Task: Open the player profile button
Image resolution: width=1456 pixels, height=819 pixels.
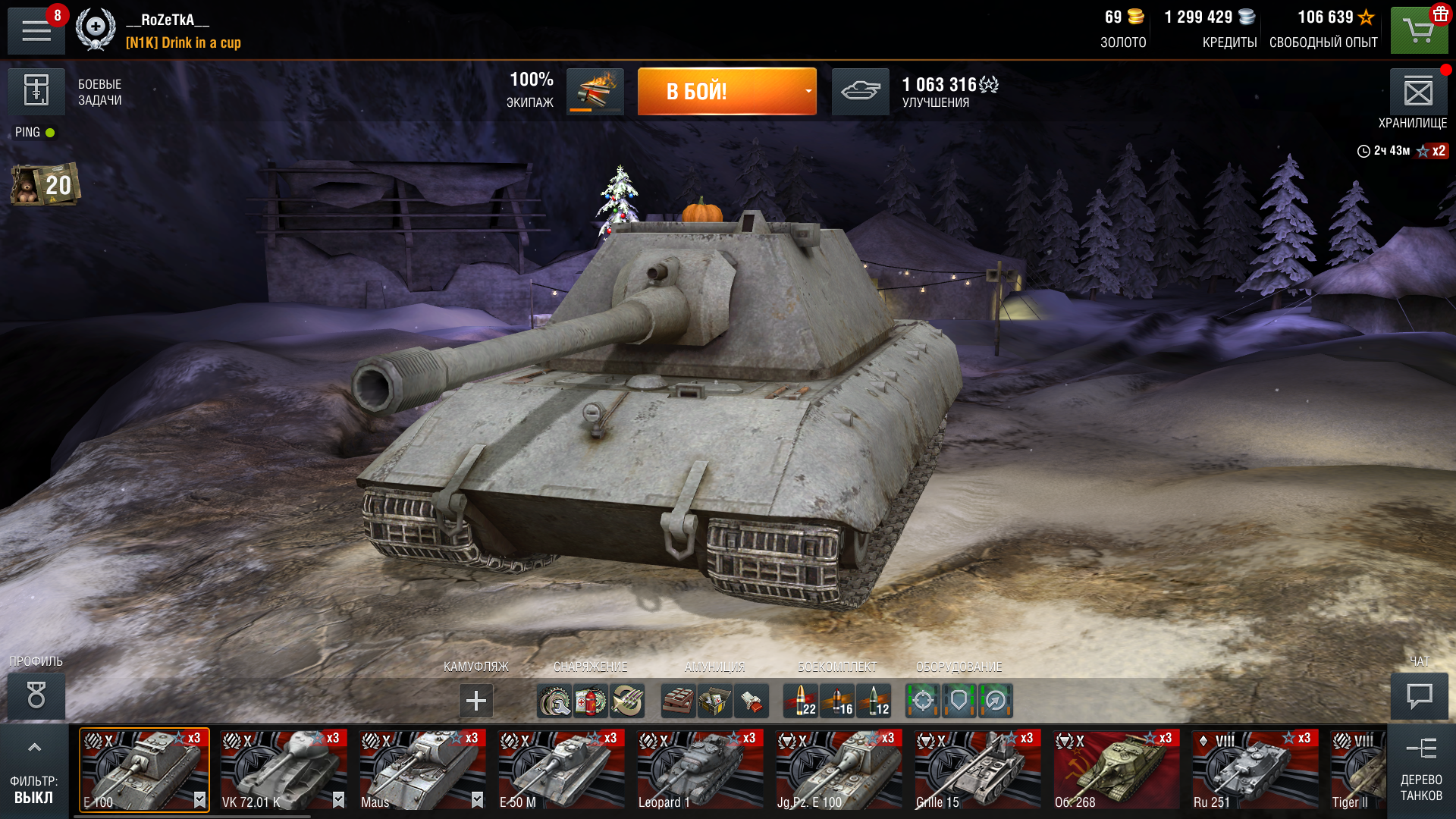Action: (36, 695)
